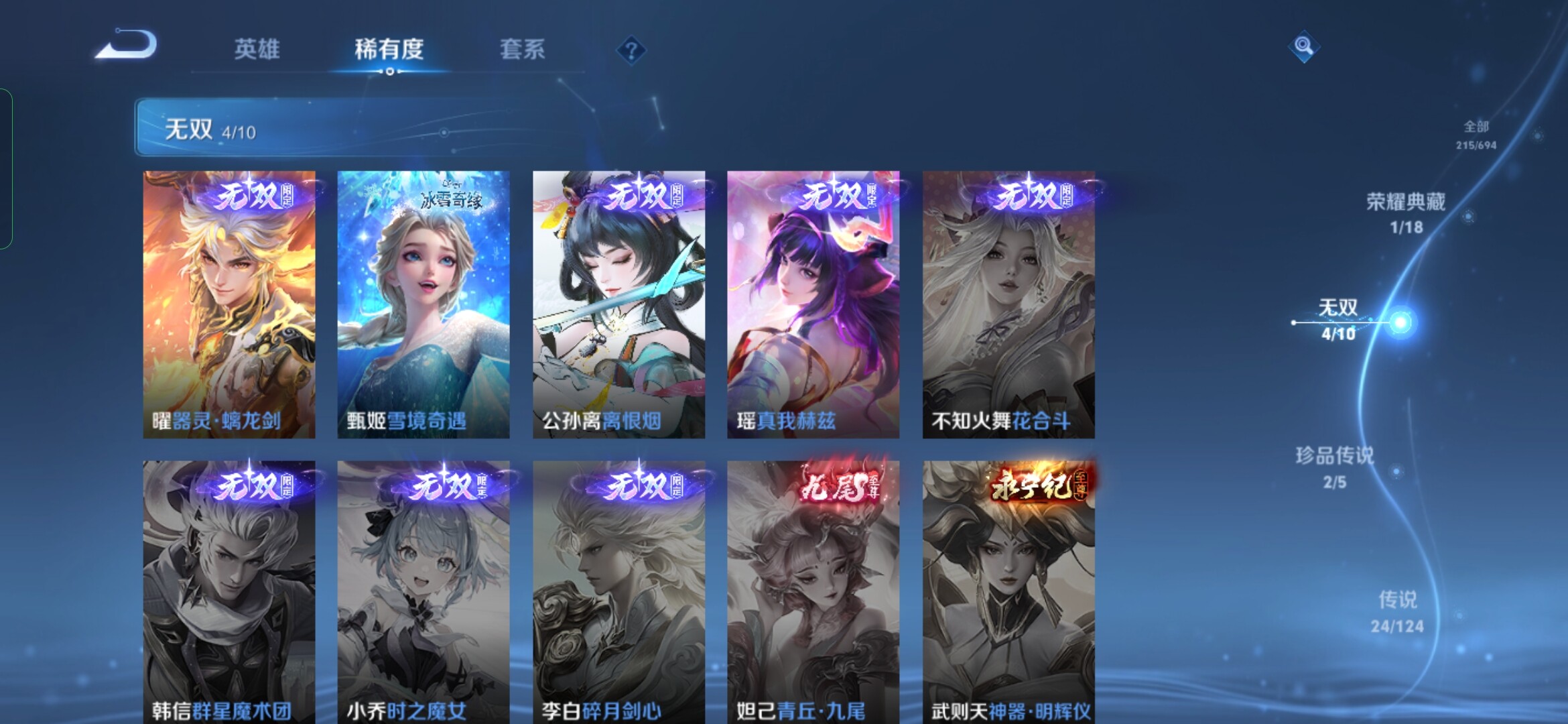This screenshot has height=724, width=1568.
Task: Go to the 传说 24/124 section
Action: pyautogui.click(x=1397, y=611)
